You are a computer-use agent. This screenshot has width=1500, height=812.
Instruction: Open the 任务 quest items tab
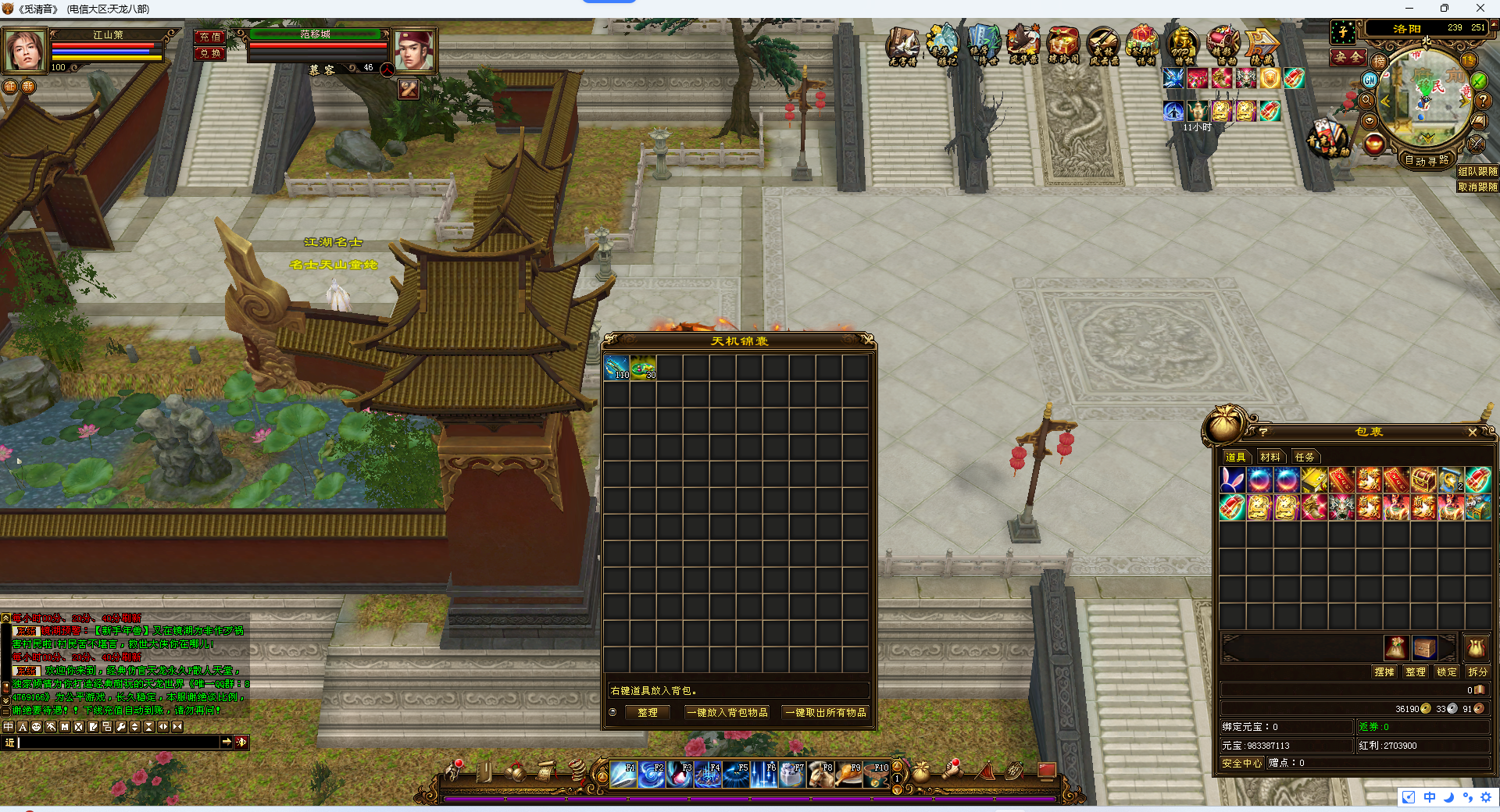[x=1304, y=457]
